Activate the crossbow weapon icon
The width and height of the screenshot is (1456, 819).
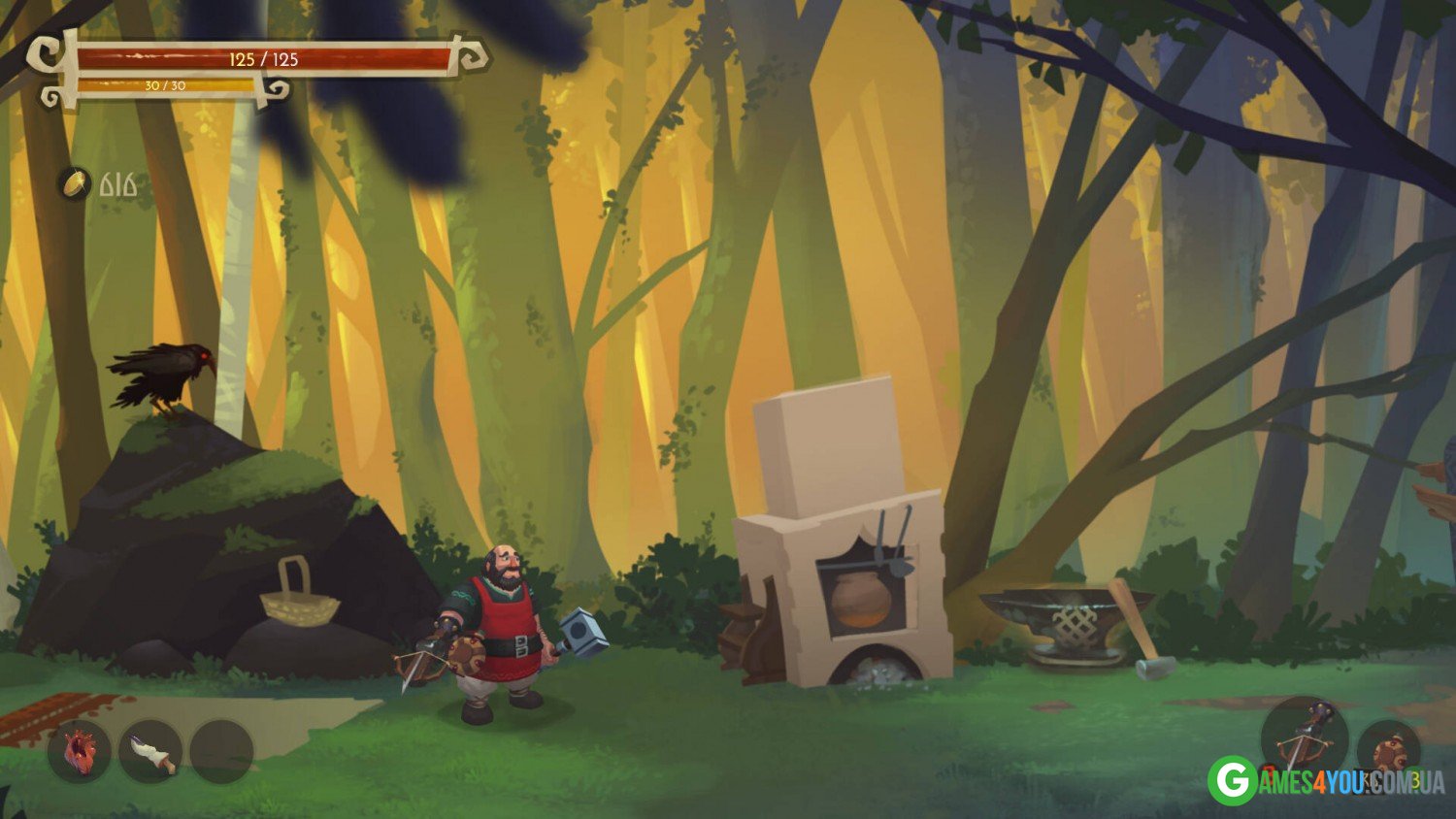[1304, 738]
